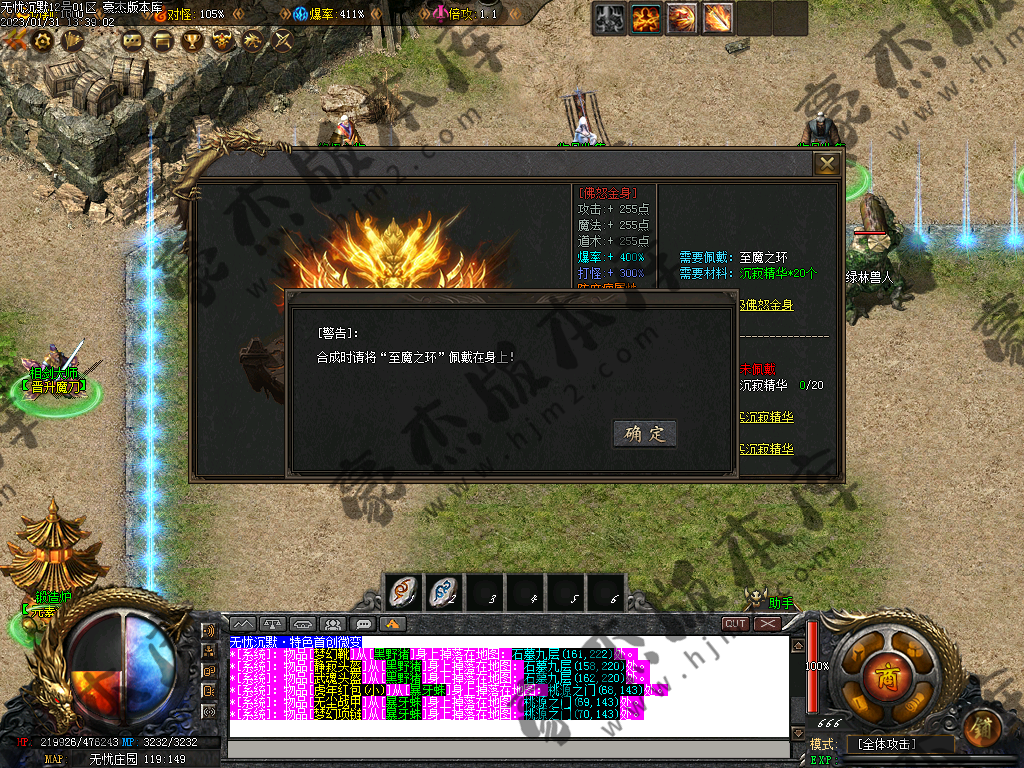The image size is (1024, 768).
Task: Open the gear settings icon
Action: click(43, 40)
